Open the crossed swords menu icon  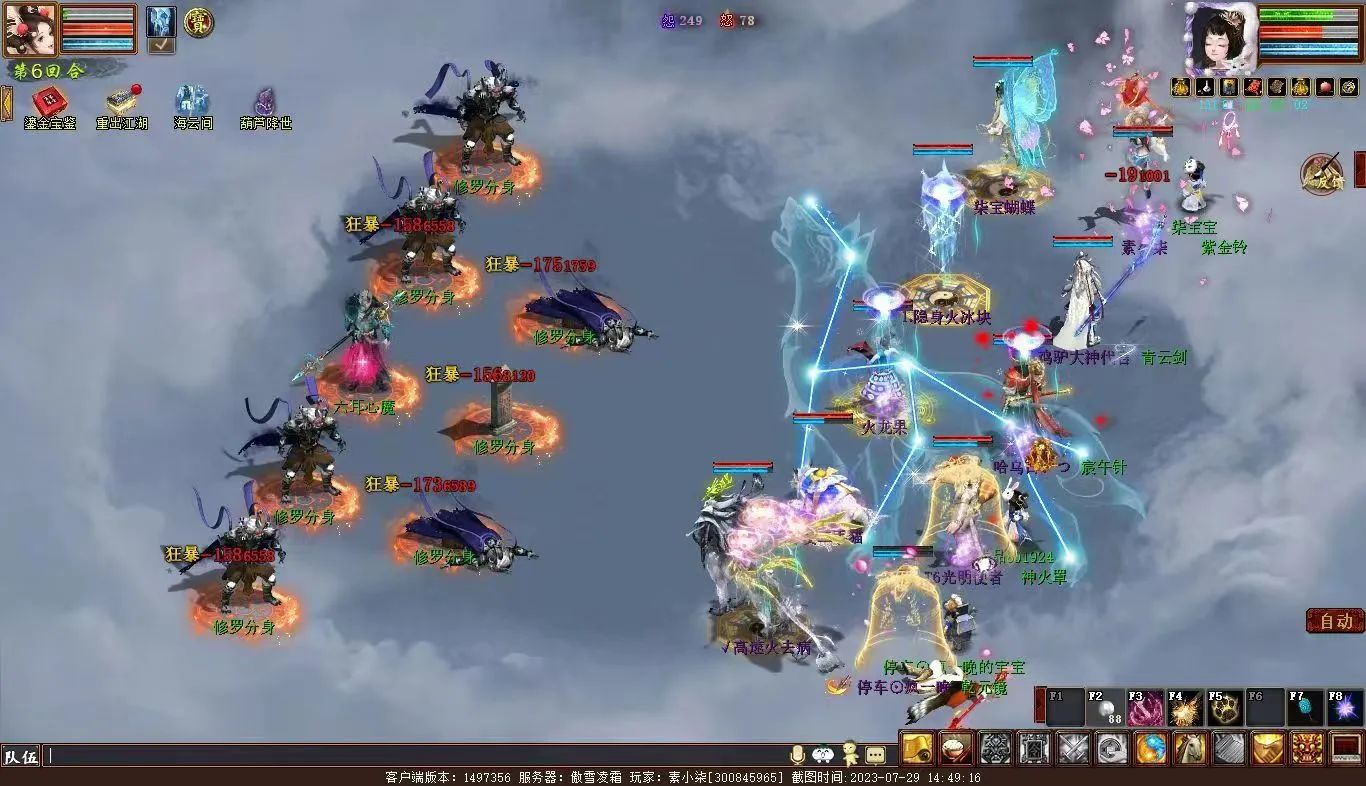[1073, 748]
